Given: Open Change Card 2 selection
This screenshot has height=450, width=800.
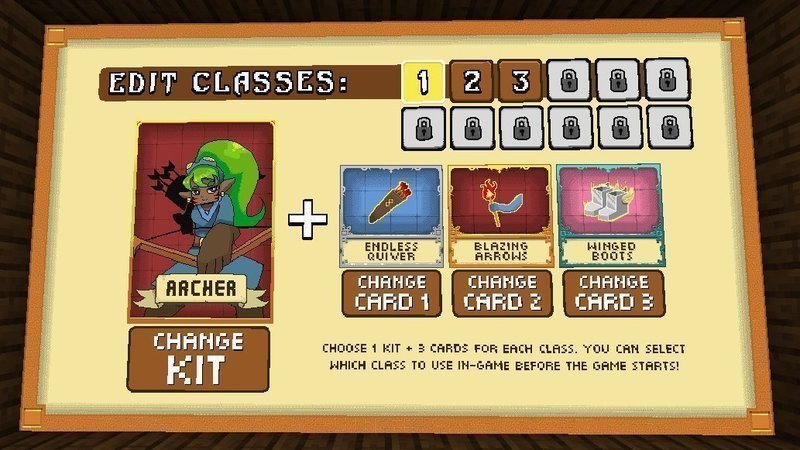Looking at the screenshot, I should pos(499,292).
